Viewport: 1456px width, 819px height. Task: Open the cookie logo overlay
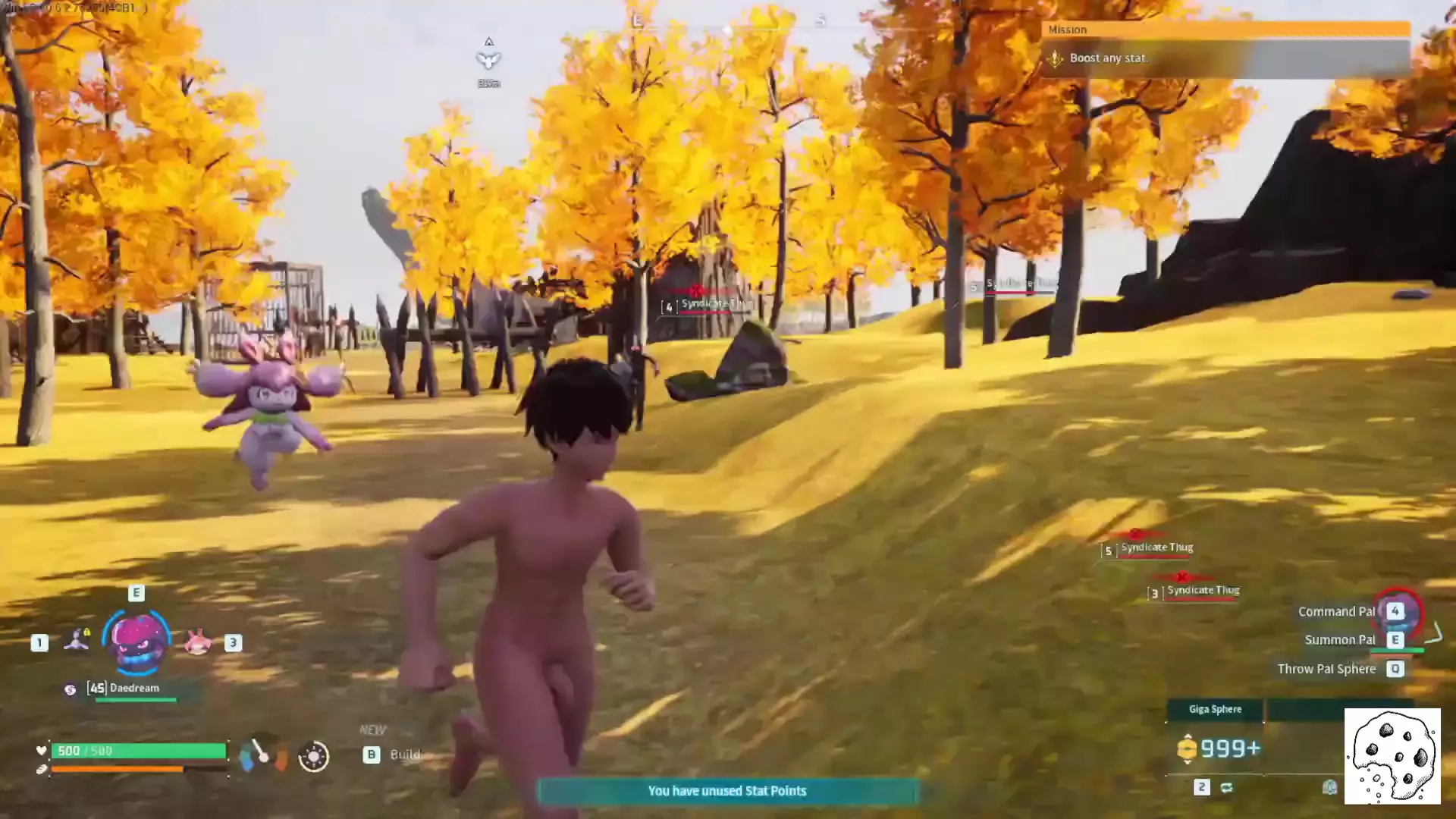coord(1392,756)
